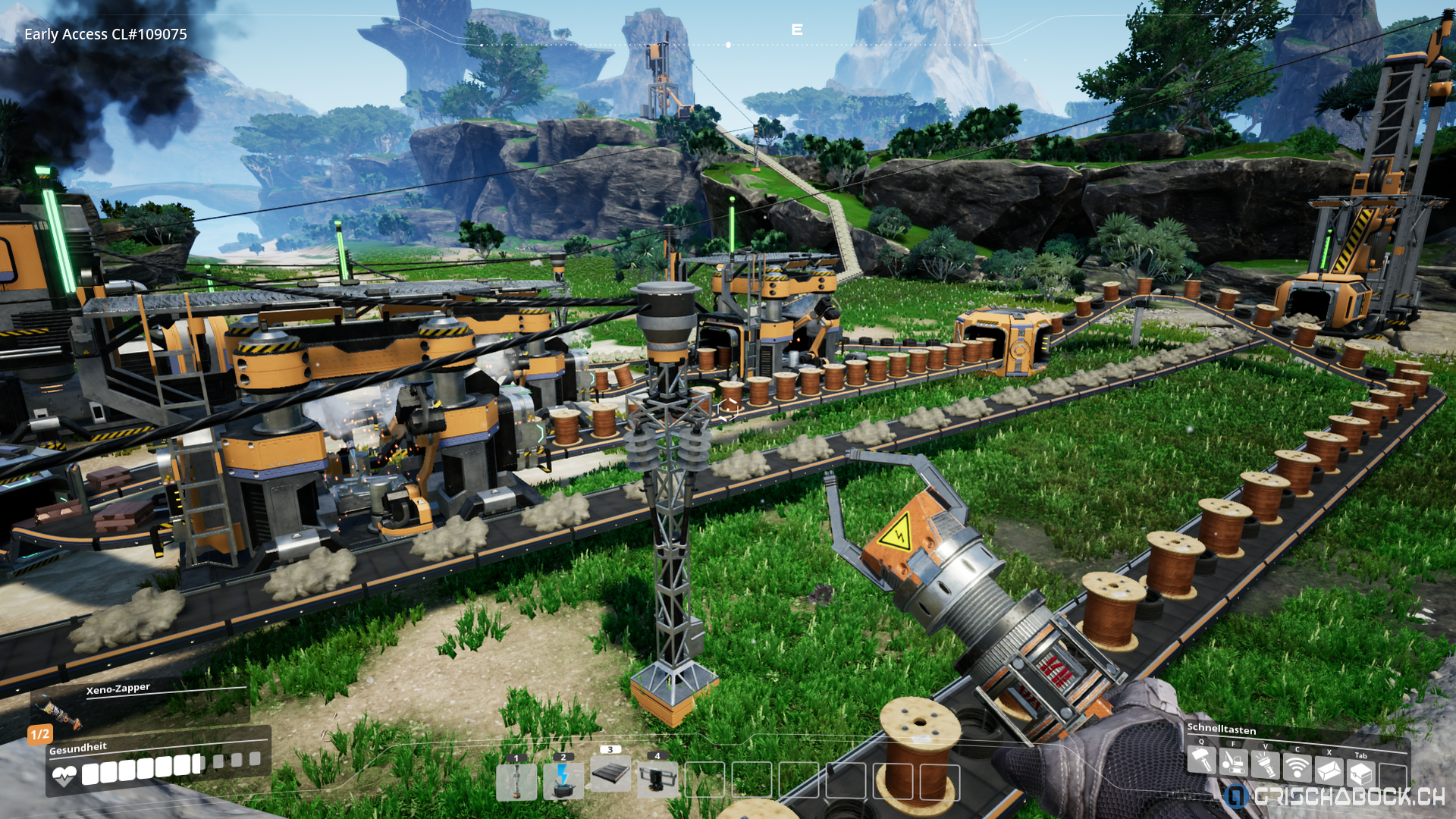Open the inventory chest icon

(x=1361, y=775)
